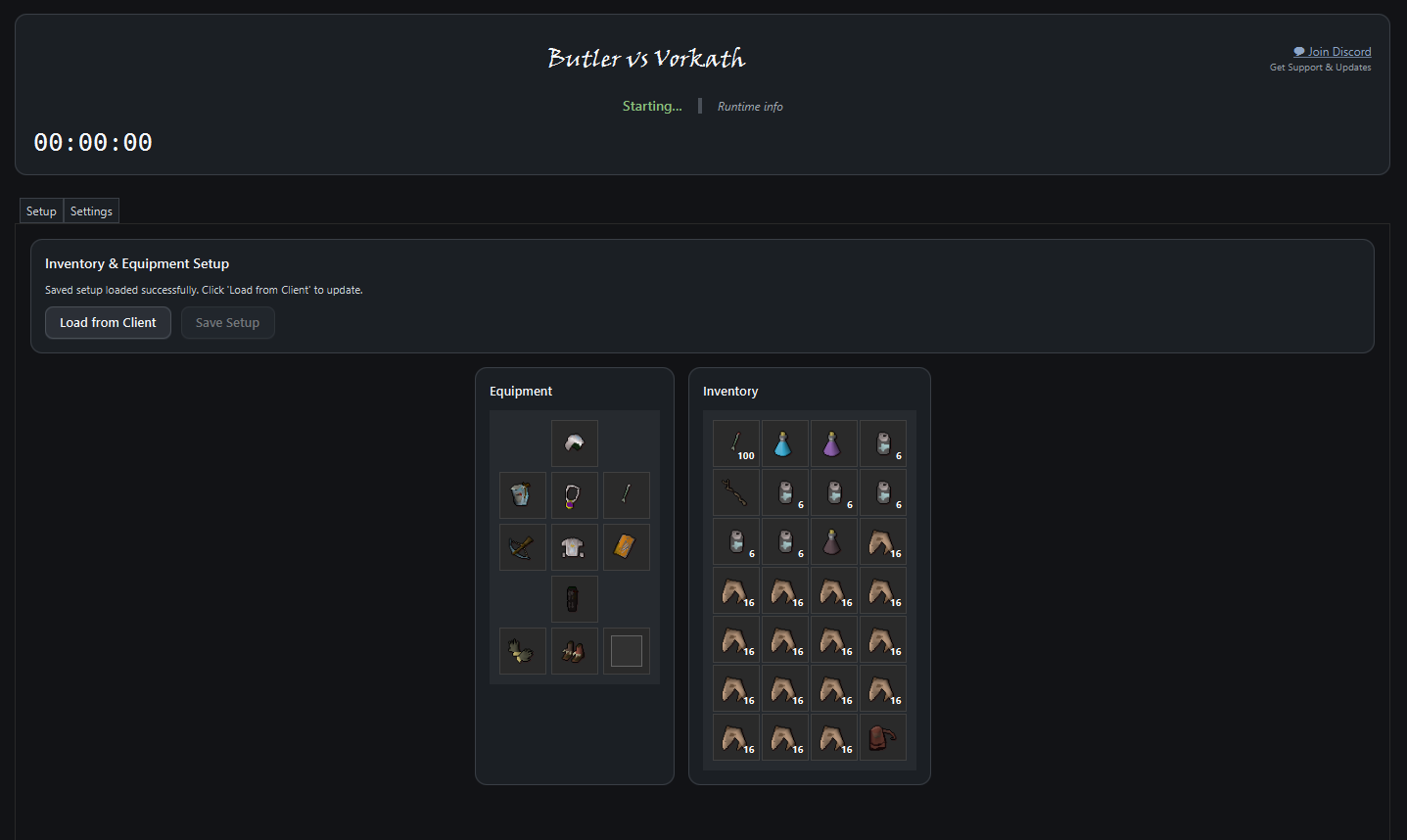Click the boots in the equipment panel
The width and height of the screenshot is (1407, 840).
click(x=574, y=651)
